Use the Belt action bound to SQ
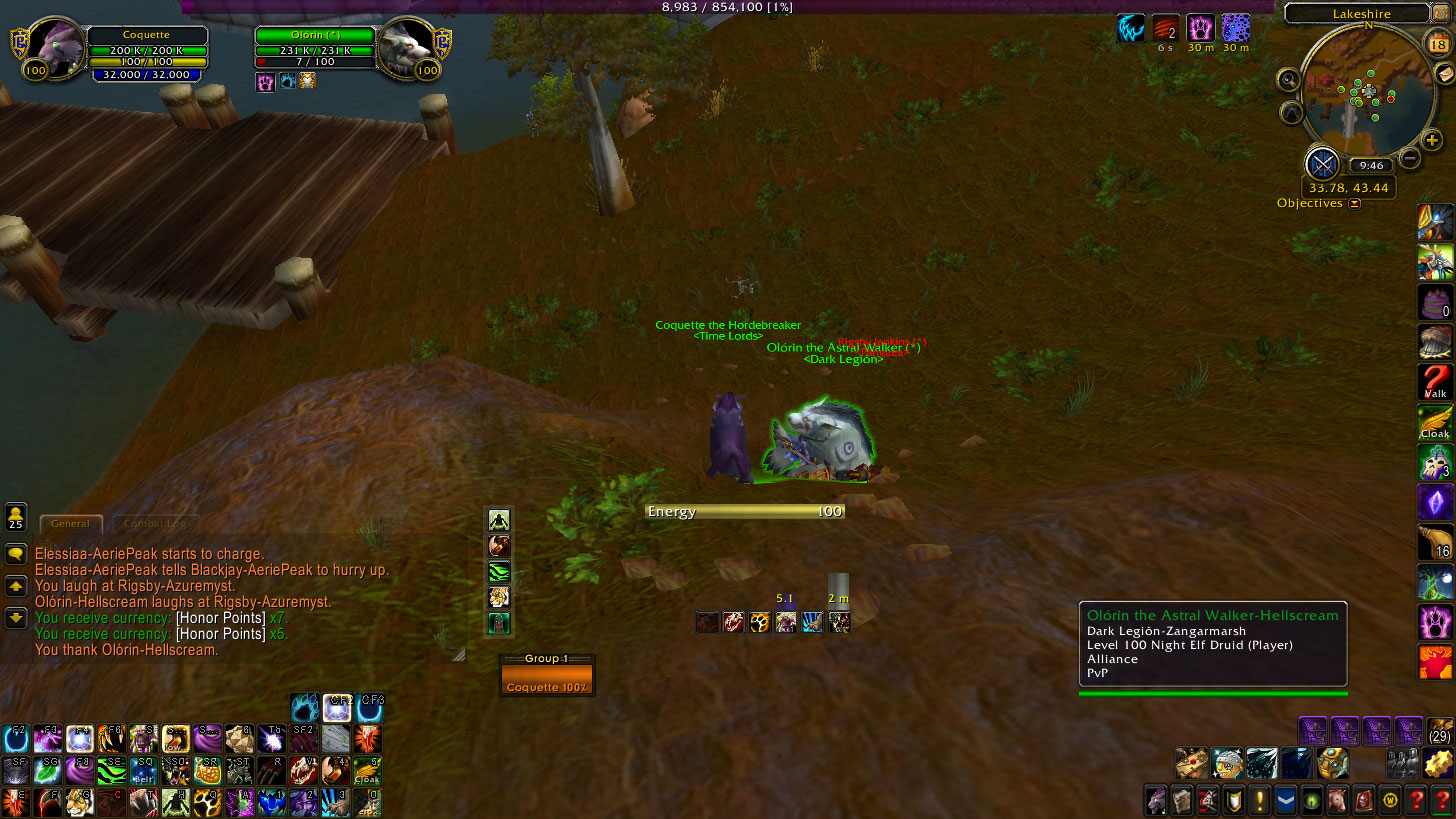Image resolution: width=1456 pixels, height=819 pixels. (x=144, y=770)
